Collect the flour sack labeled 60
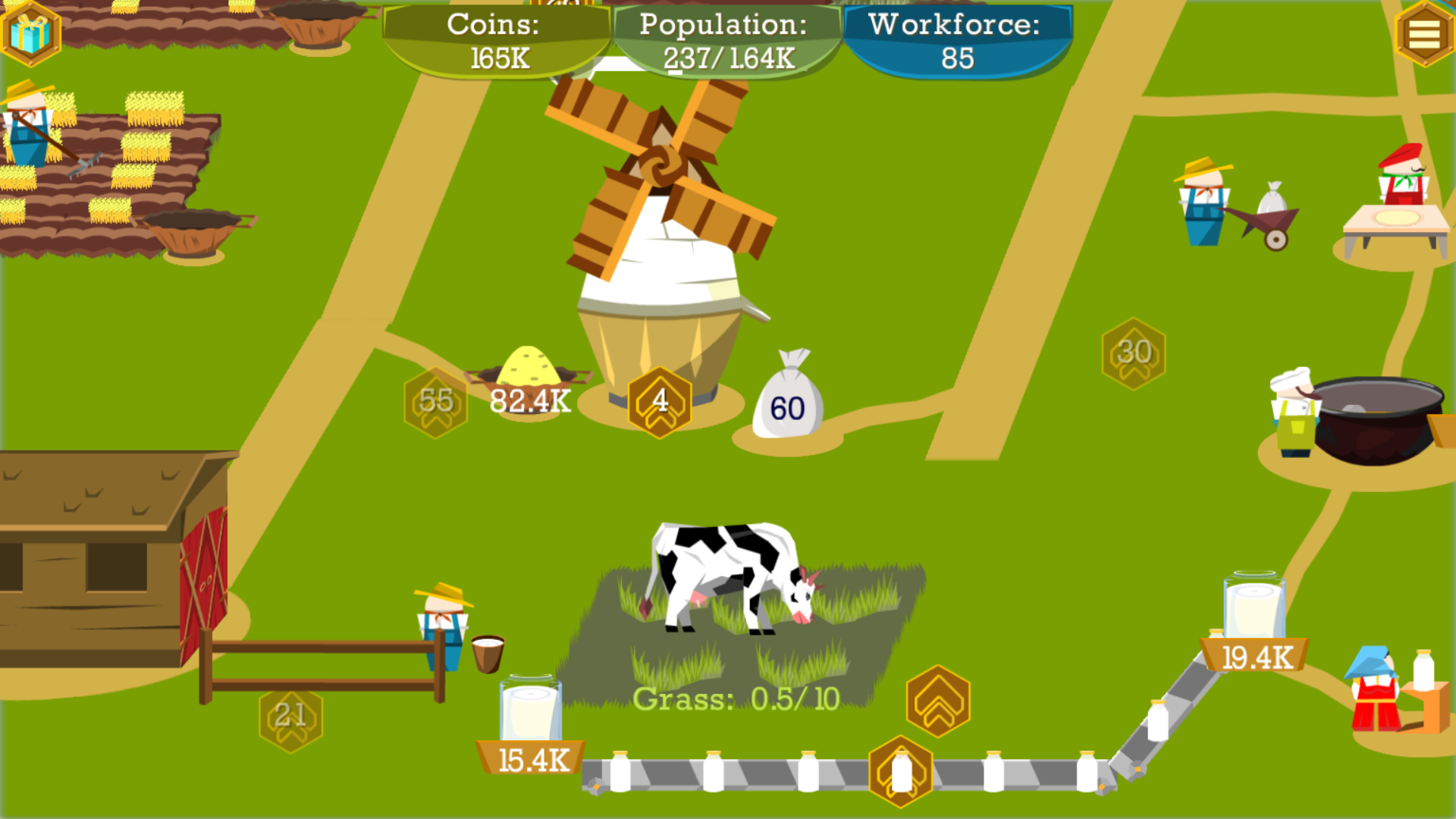 pos(789,400)
